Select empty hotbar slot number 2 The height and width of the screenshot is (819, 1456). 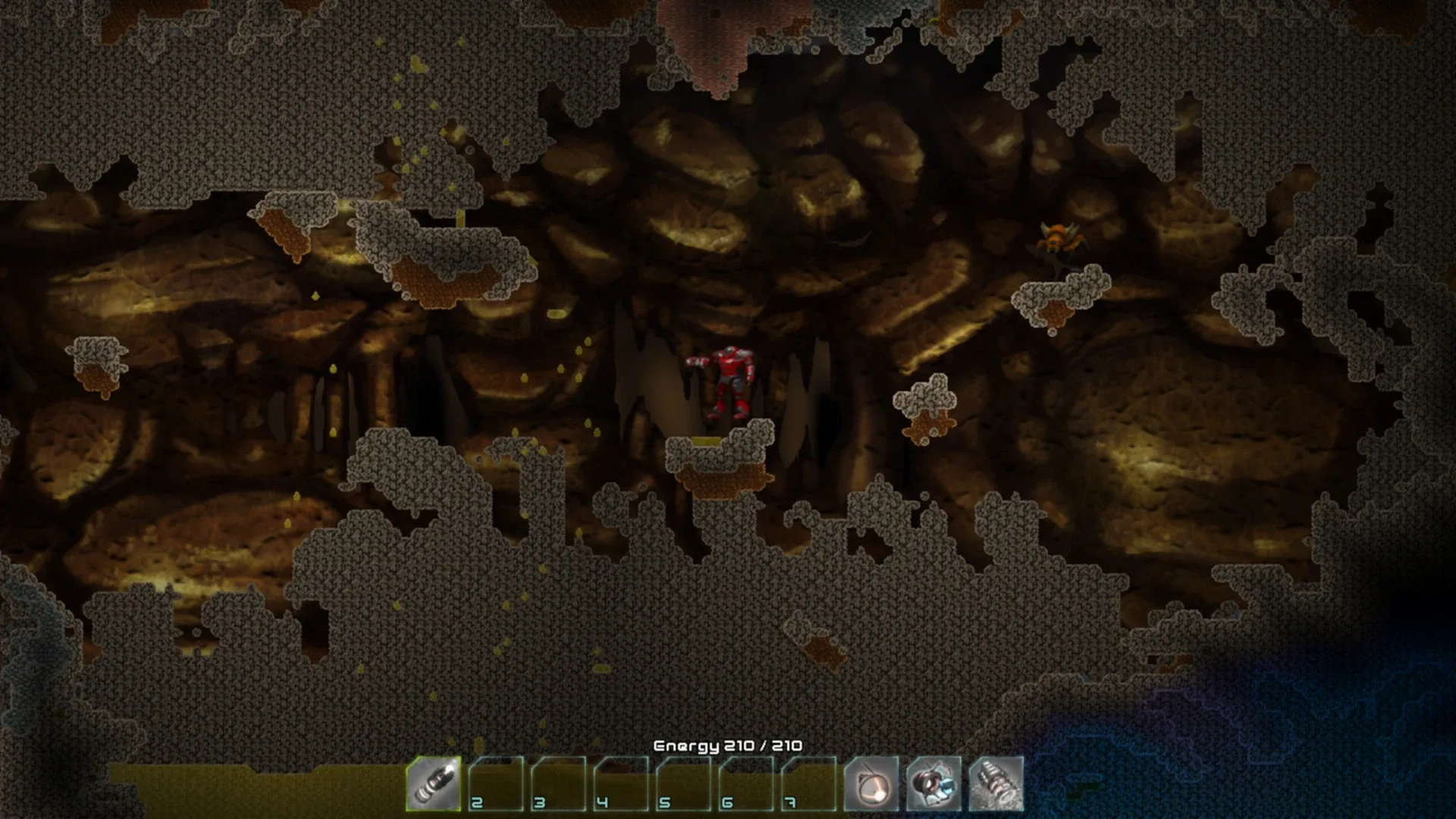coord(496,783)
